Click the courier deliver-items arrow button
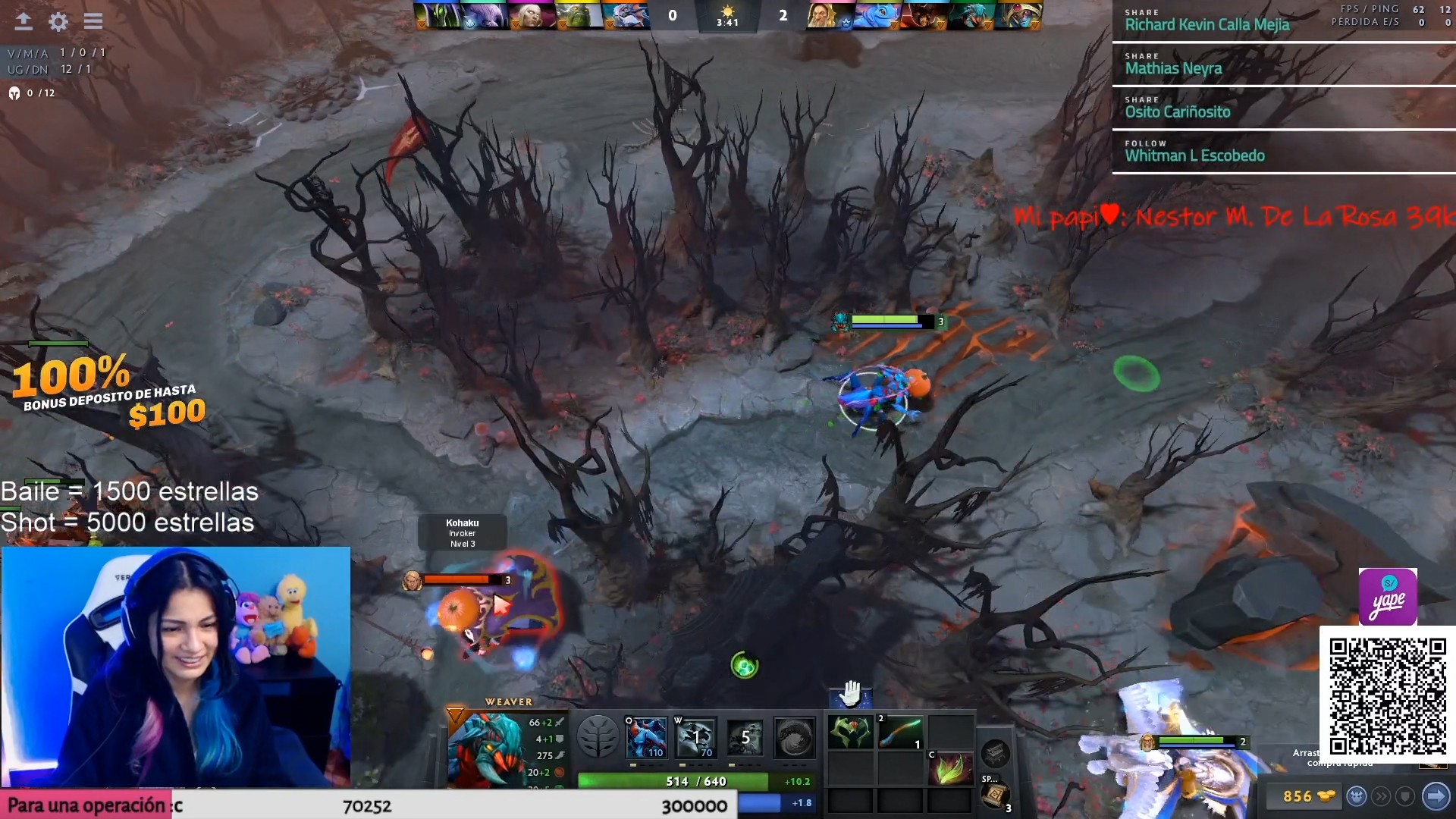1456x819 pixels. tap(1436, 796)
